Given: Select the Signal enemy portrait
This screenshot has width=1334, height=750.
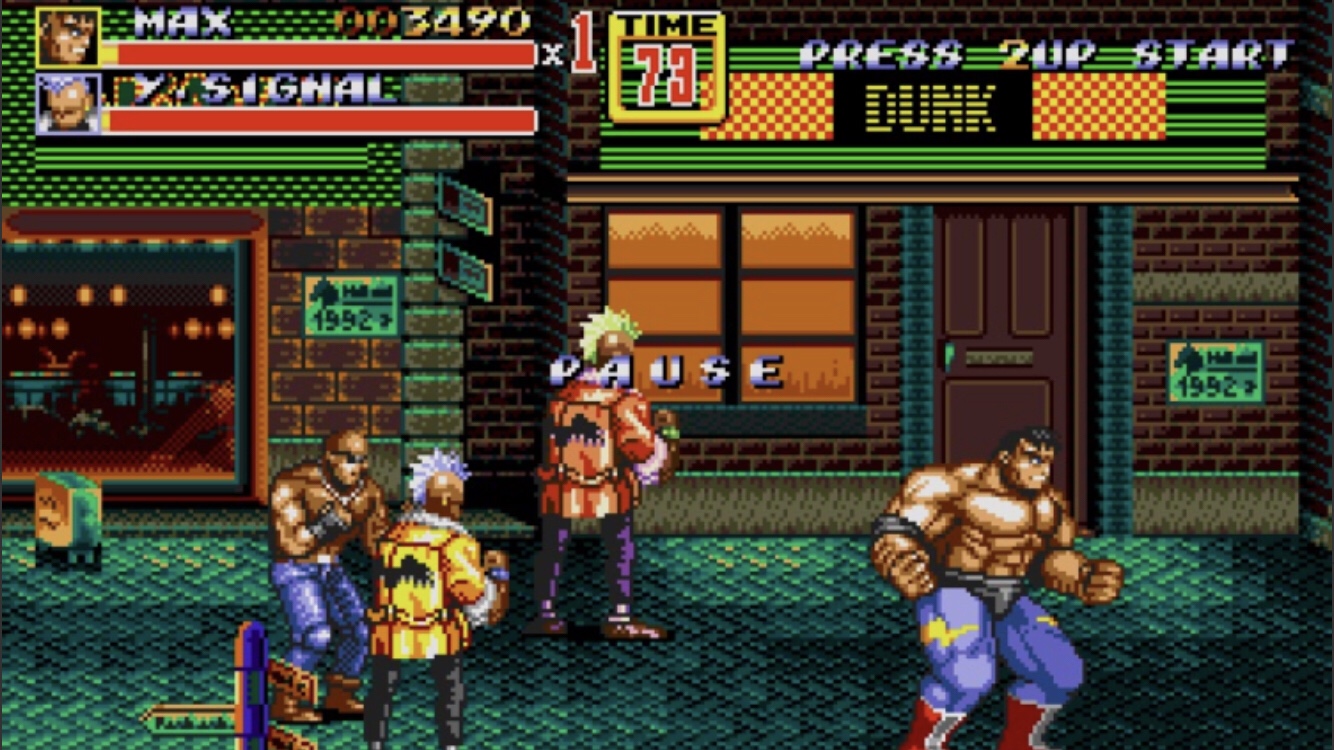Looking at the screenshot, I should click(x=68, y=103).
